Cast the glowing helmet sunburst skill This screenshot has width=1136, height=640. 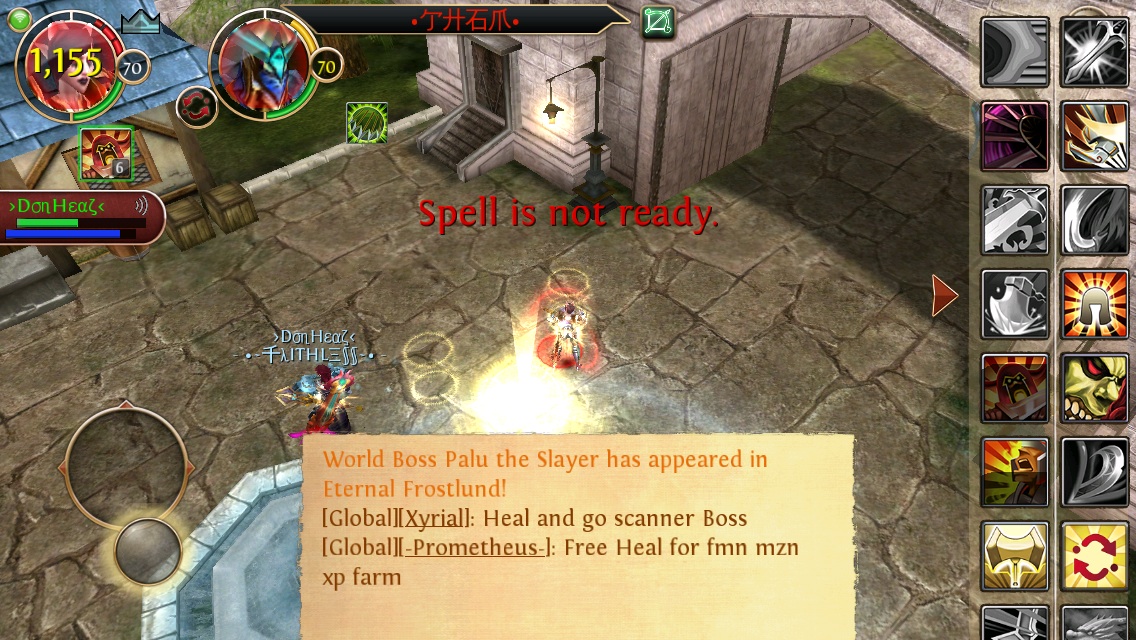(x=1095, y=303)
